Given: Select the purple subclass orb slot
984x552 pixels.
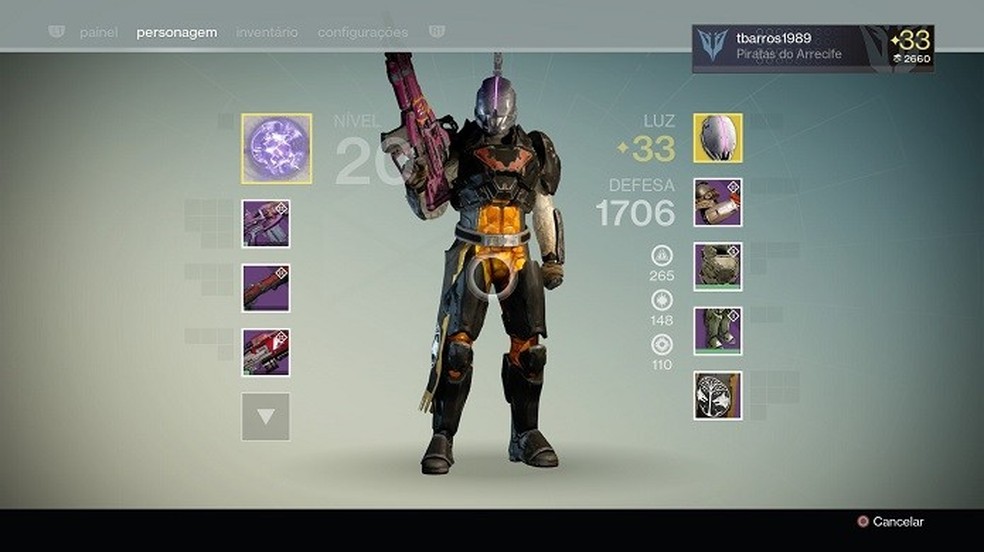Looking at the screenshot, I should click(276, 149).
